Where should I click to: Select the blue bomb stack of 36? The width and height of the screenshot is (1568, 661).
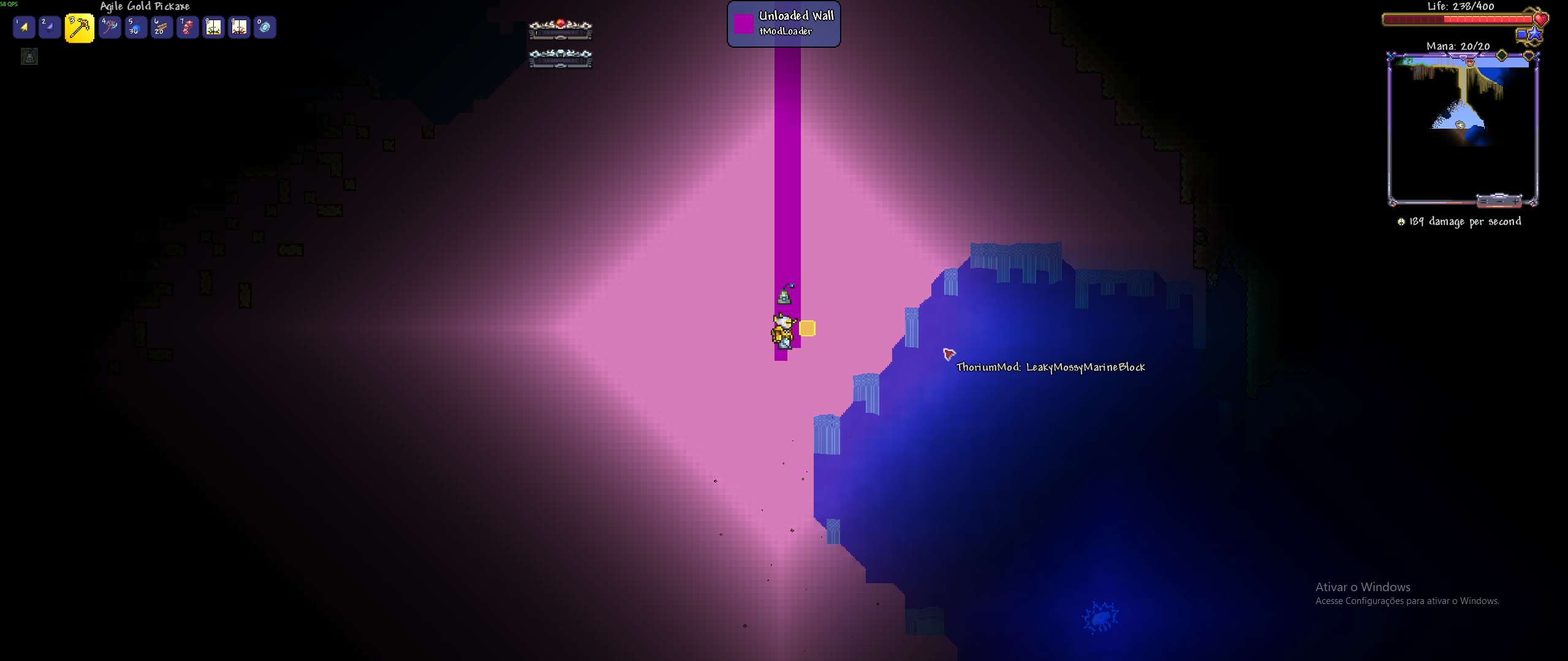[x=136, y=27]
